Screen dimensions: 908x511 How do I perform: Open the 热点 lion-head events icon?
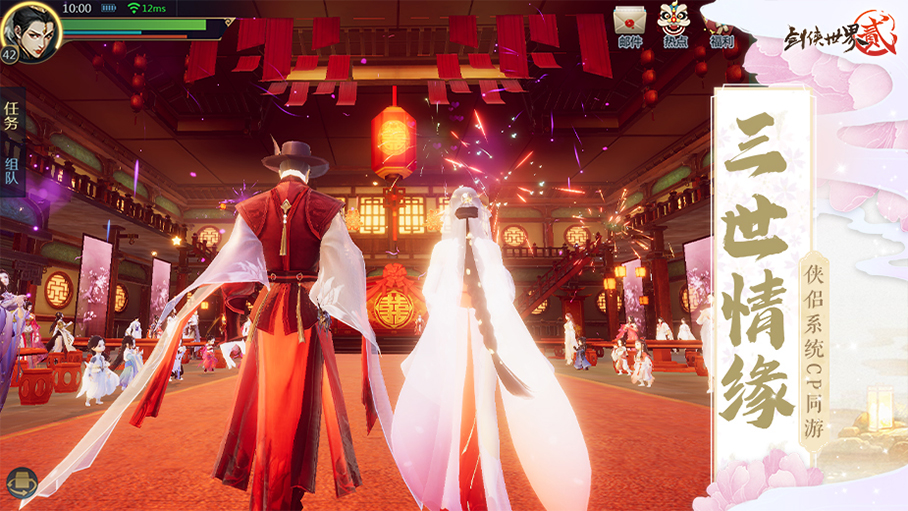click(675, 24)
